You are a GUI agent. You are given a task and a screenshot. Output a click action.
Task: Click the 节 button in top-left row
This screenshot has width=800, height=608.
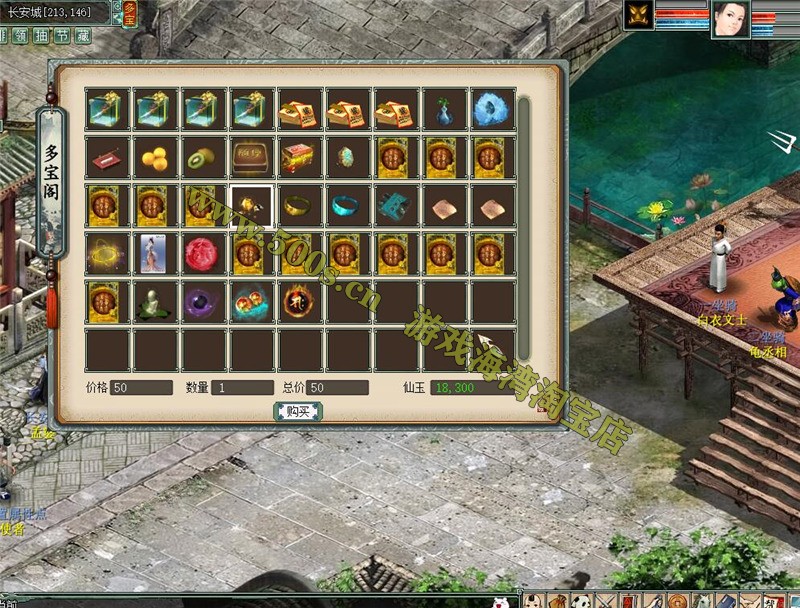tap(62, 35)
